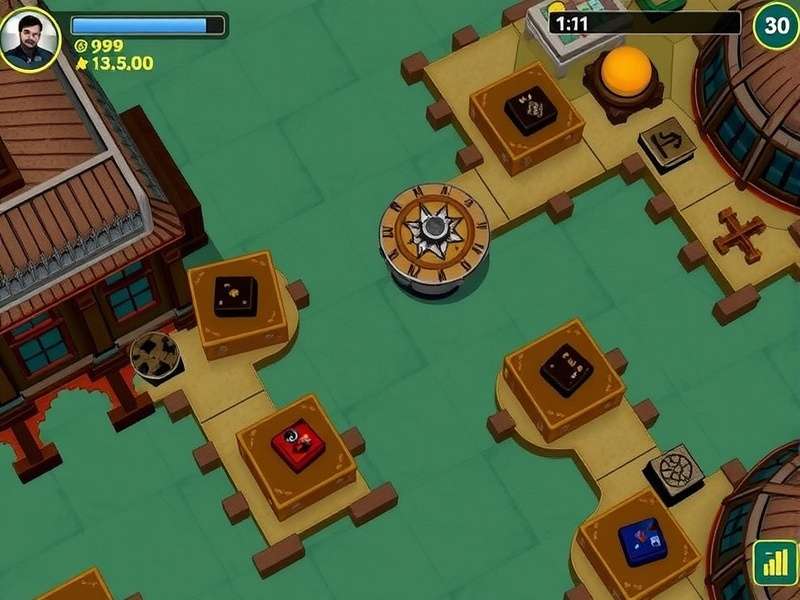
Task: Open the green bar chart stats button
Action: 774,563
